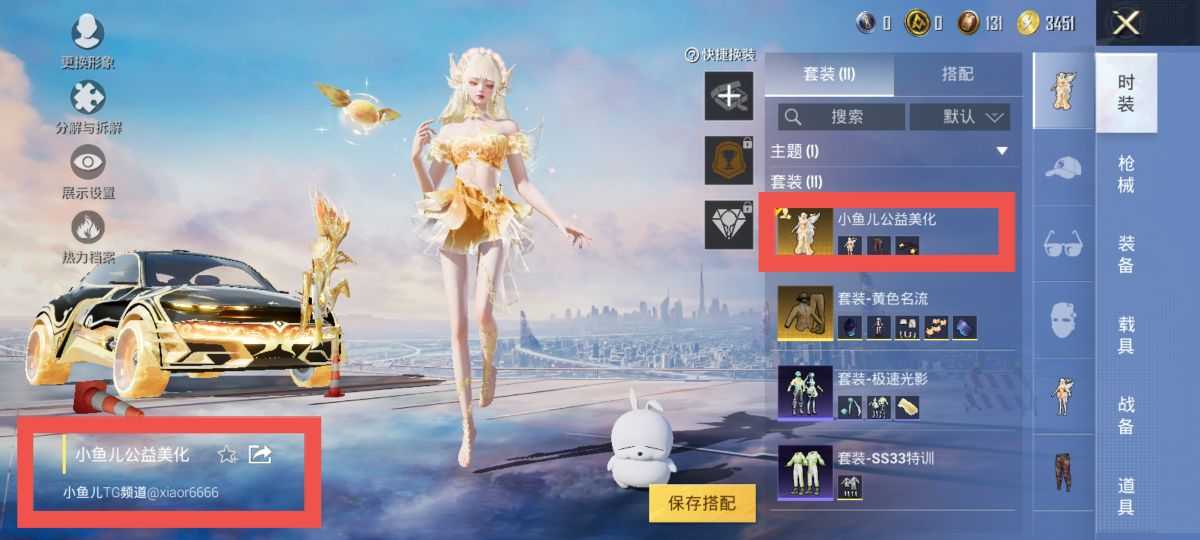
Task: Save the outfit with 保存搭配
Action: coord(701,503)
